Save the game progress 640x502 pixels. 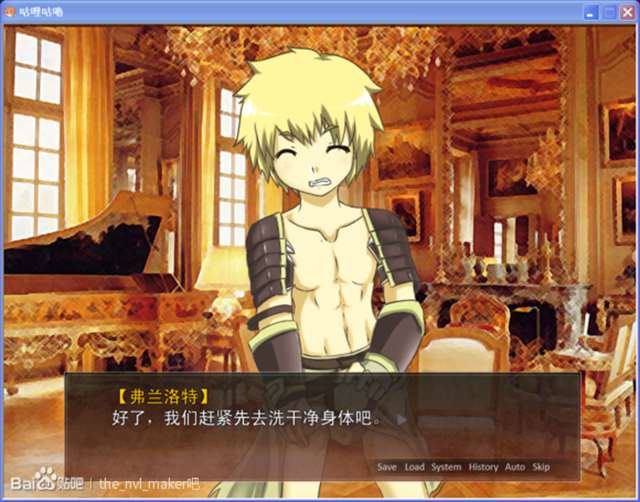tap(387, 467)
